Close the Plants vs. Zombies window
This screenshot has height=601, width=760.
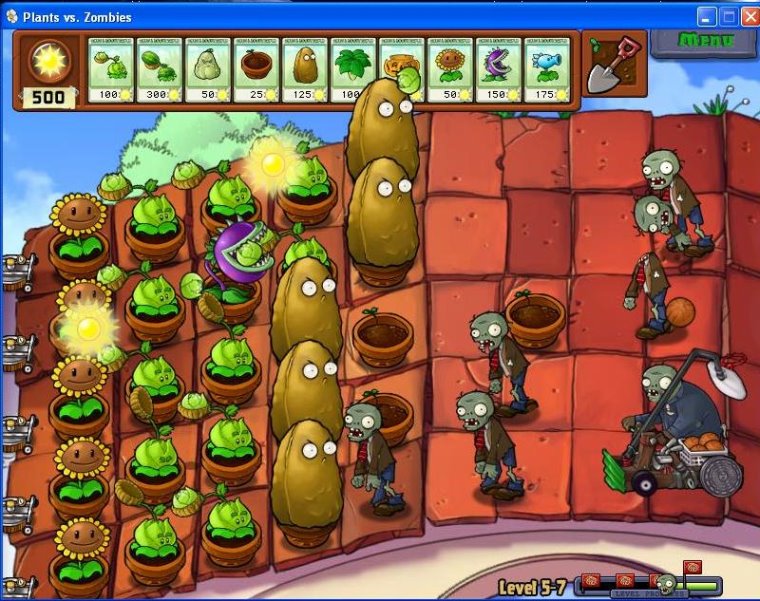[x=749, y=16]
